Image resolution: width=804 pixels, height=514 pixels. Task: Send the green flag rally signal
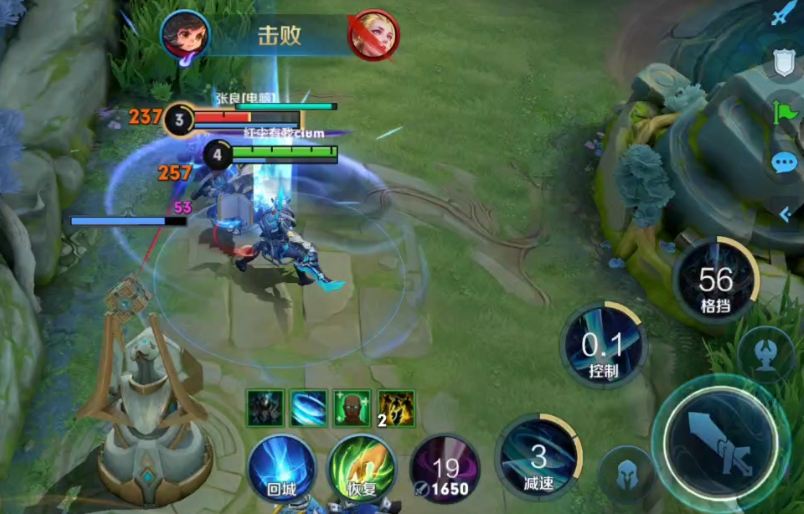coord(784,114)
